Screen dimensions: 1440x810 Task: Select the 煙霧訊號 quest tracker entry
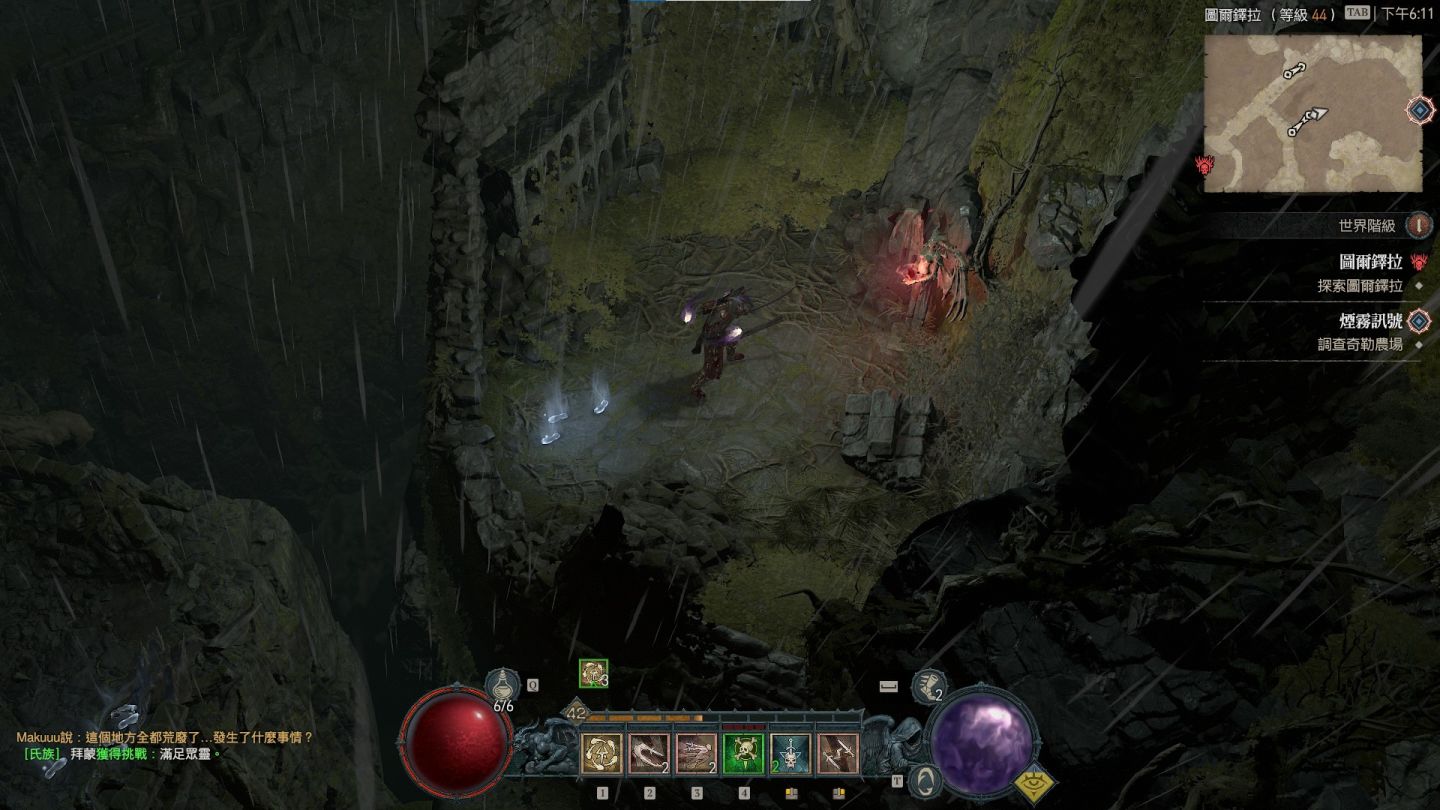[1370, 322]
